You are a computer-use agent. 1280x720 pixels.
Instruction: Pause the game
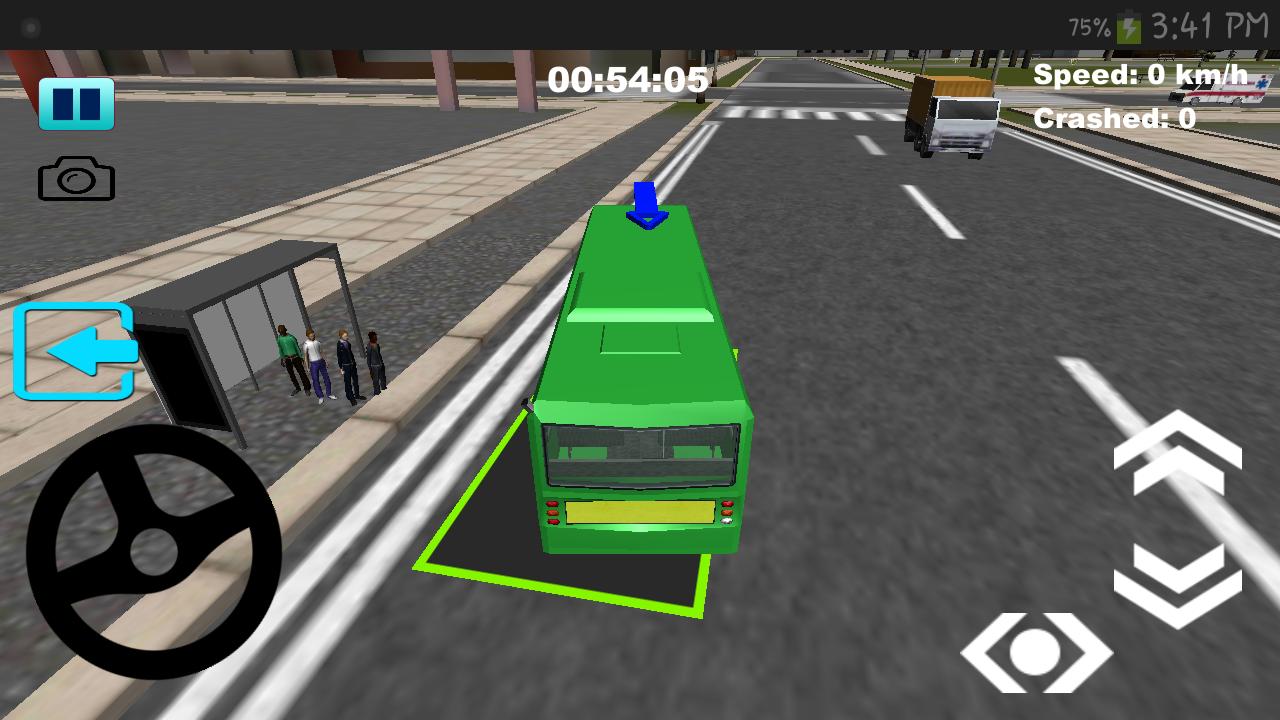tap(79, 102)
